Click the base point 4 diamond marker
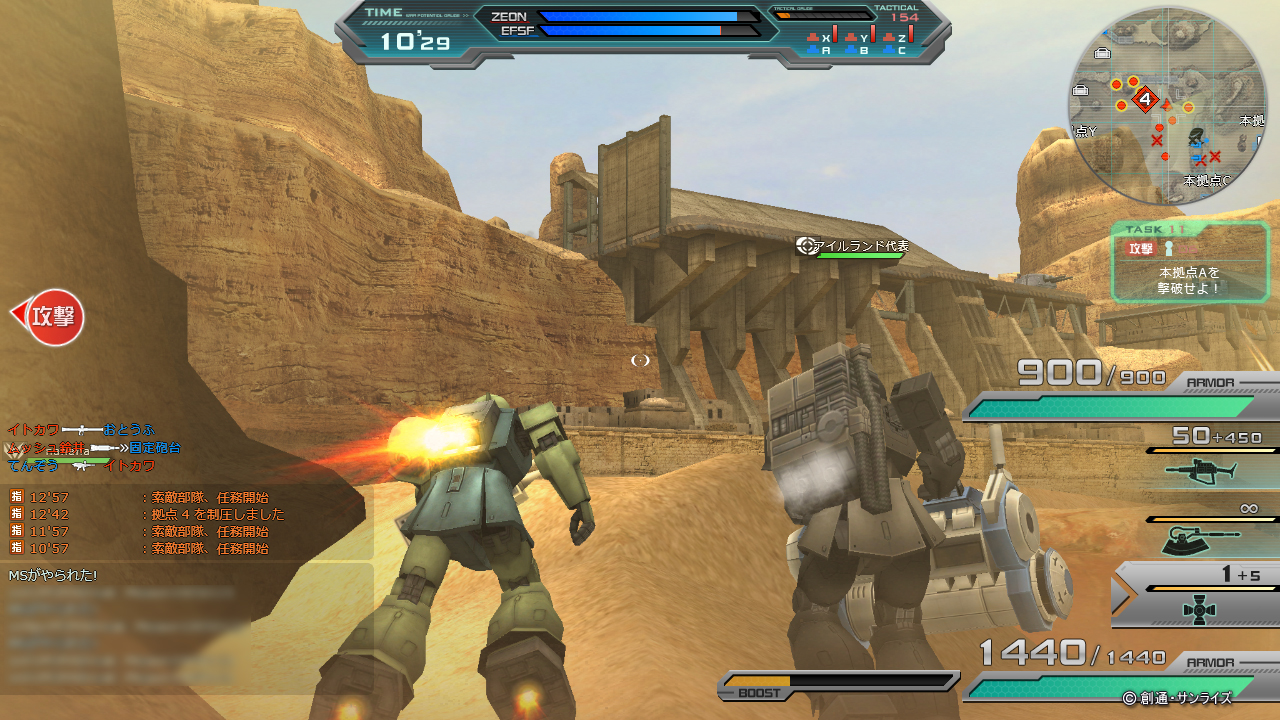 pyautogui.click(x=1146, y=100)
